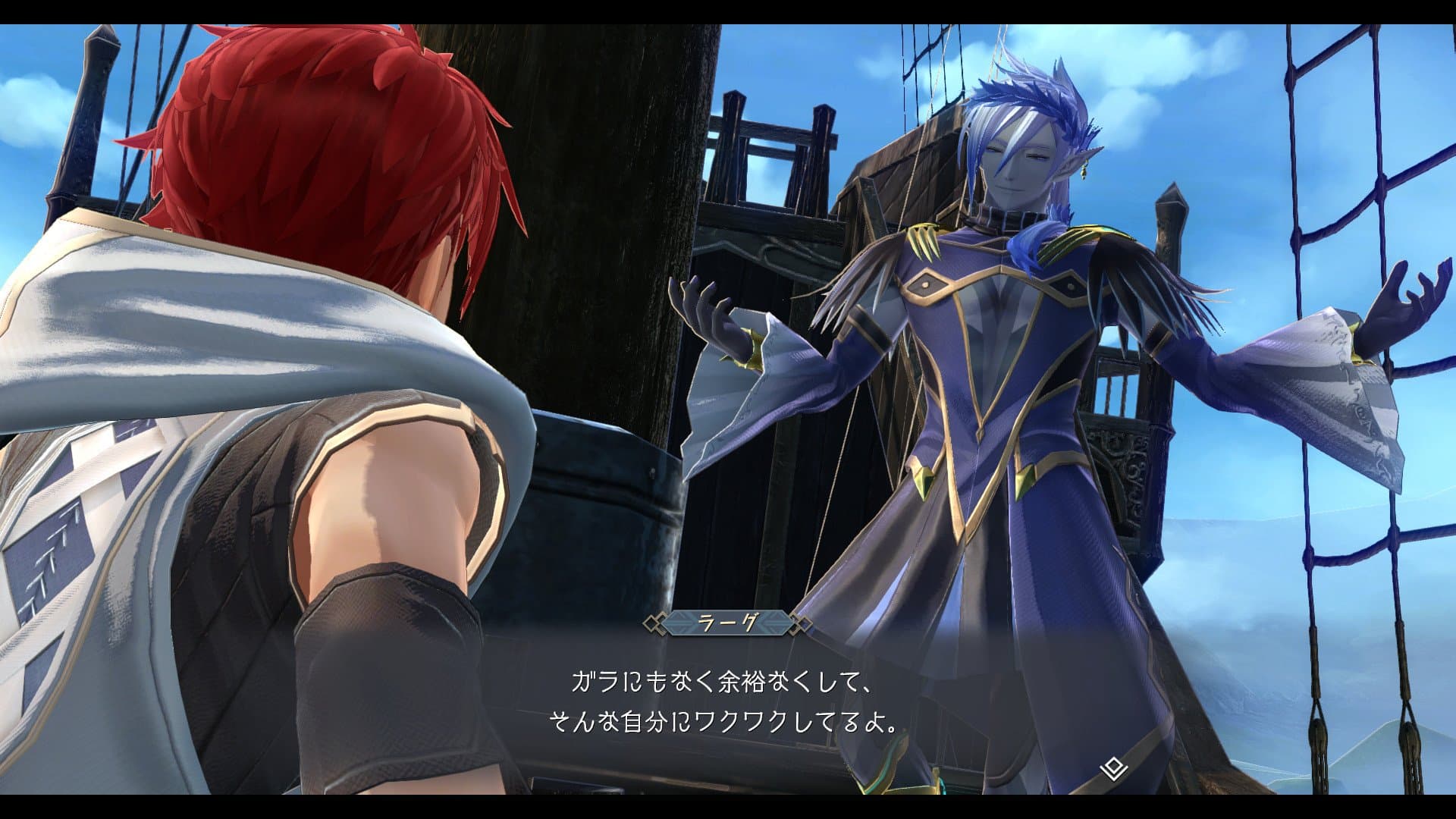The image size is (1456, 819).
Task: Select the arrow pattern inside the name banner
Action: 682,623
